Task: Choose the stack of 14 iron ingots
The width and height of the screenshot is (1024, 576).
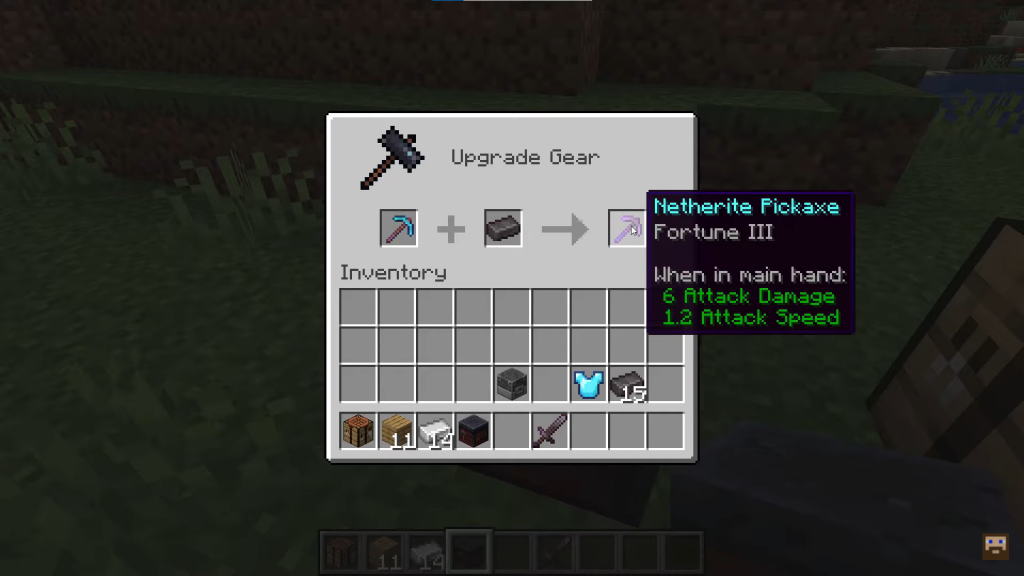Action: pos(435,431)
